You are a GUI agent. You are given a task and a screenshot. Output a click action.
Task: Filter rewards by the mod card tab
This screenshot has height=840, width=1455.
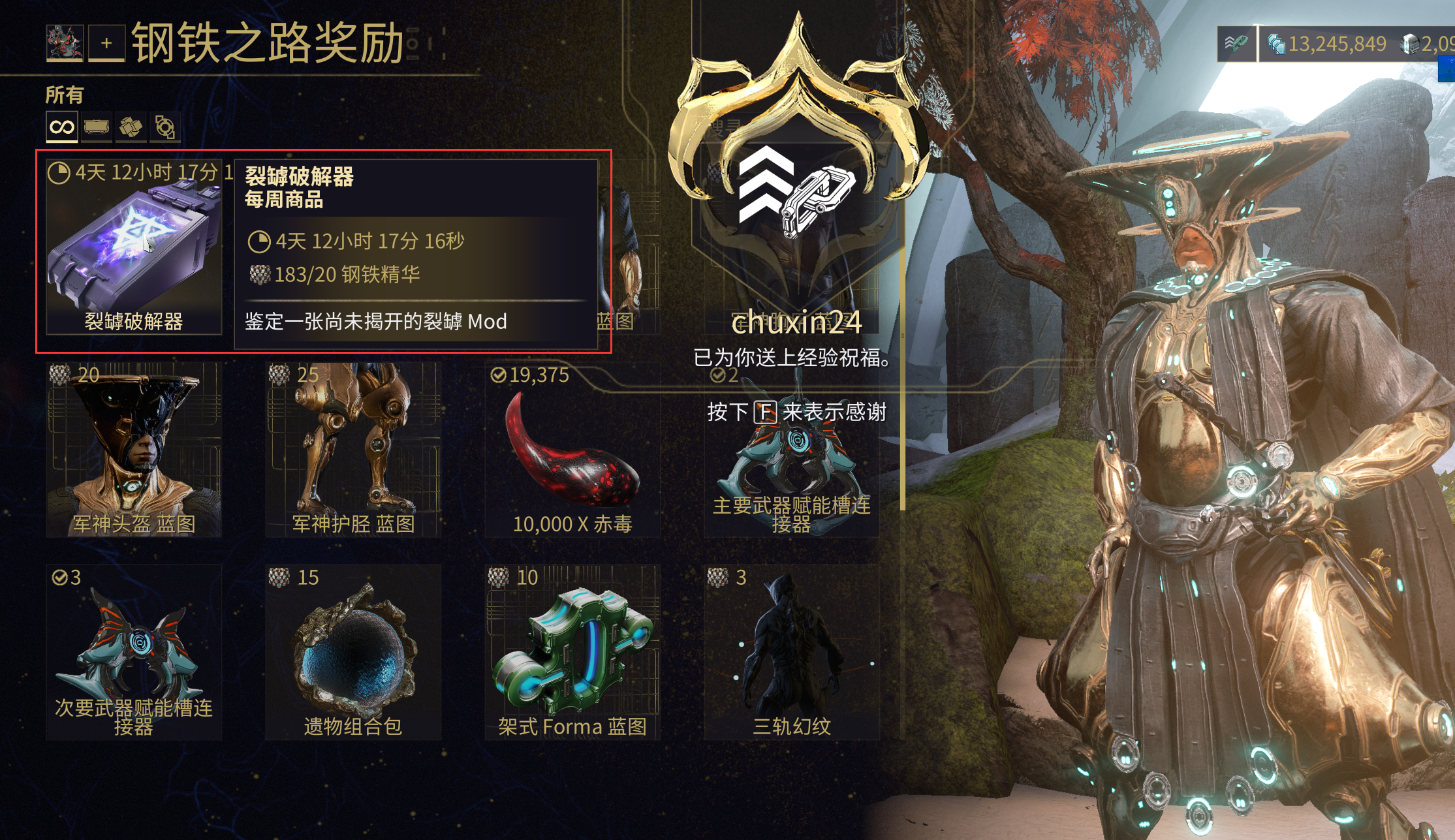point(97,127)
